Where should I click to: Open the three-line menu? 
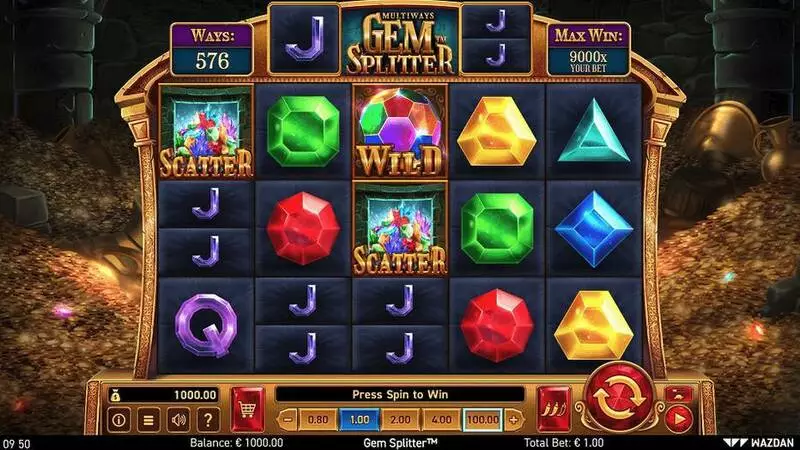147,420
